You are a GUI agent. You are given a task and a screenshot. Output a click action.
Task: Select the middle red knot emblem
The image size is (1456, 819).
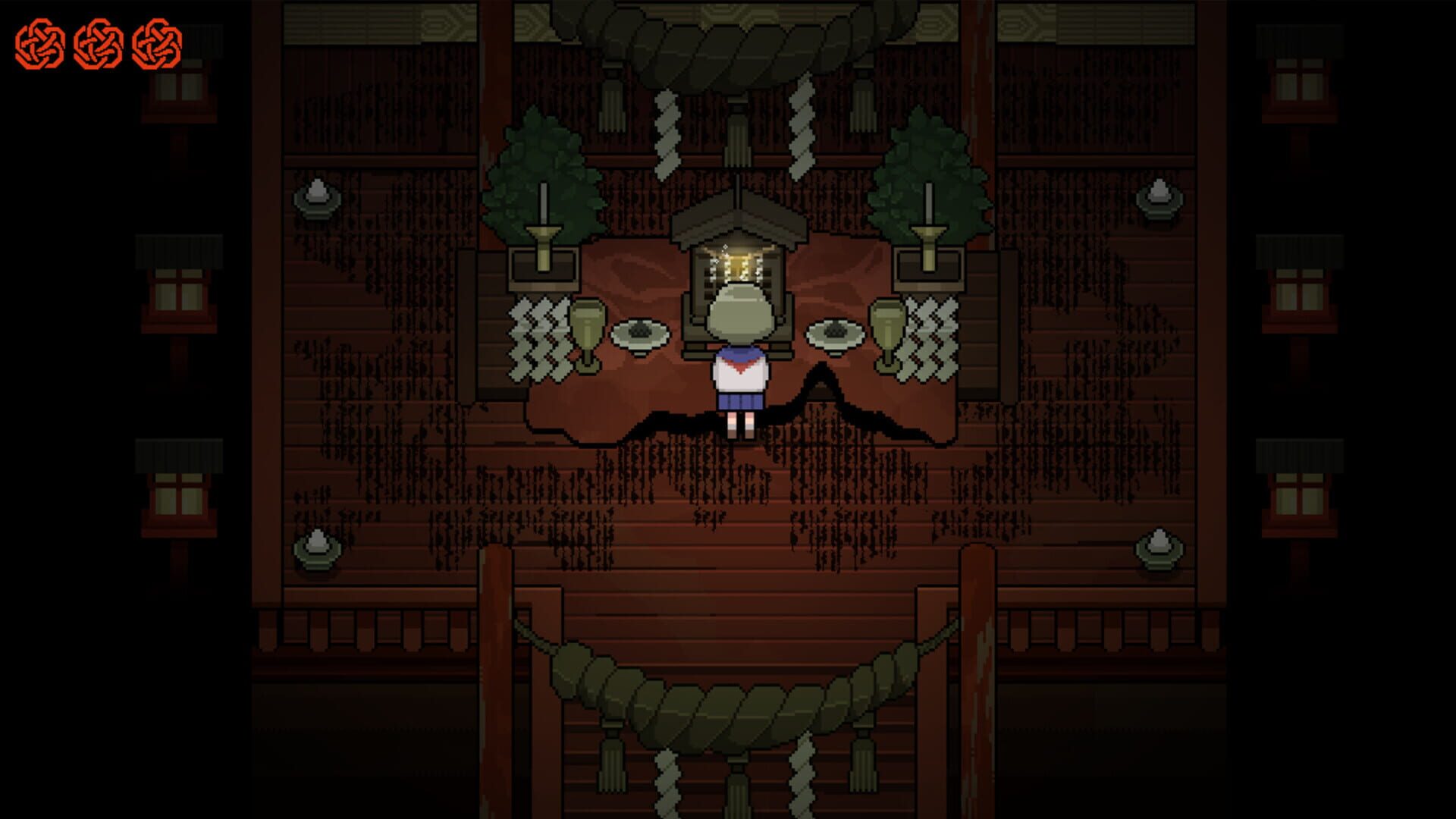(99, 42)
